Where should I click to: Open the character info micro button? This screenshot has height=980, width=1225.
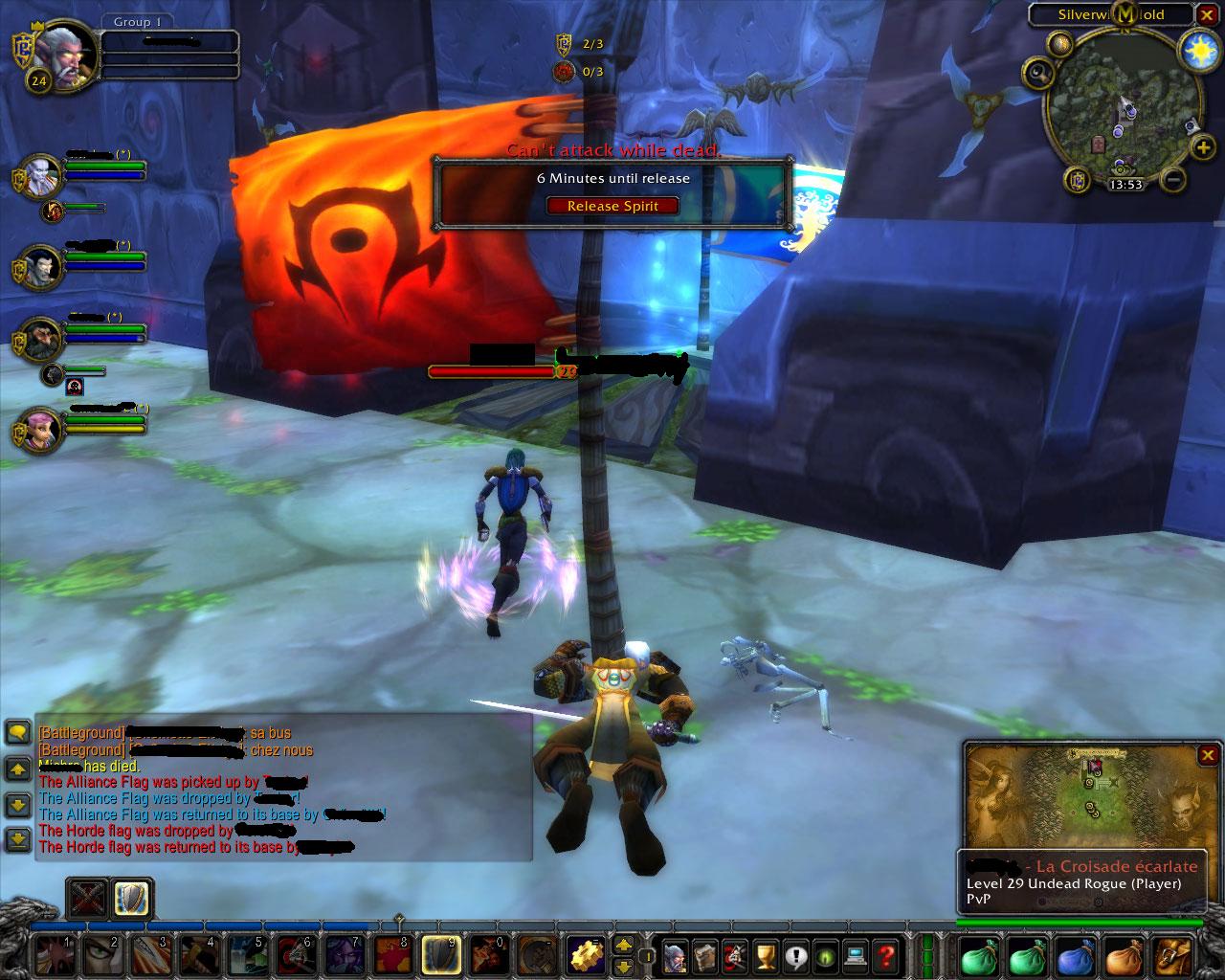(x=676, y=955)
